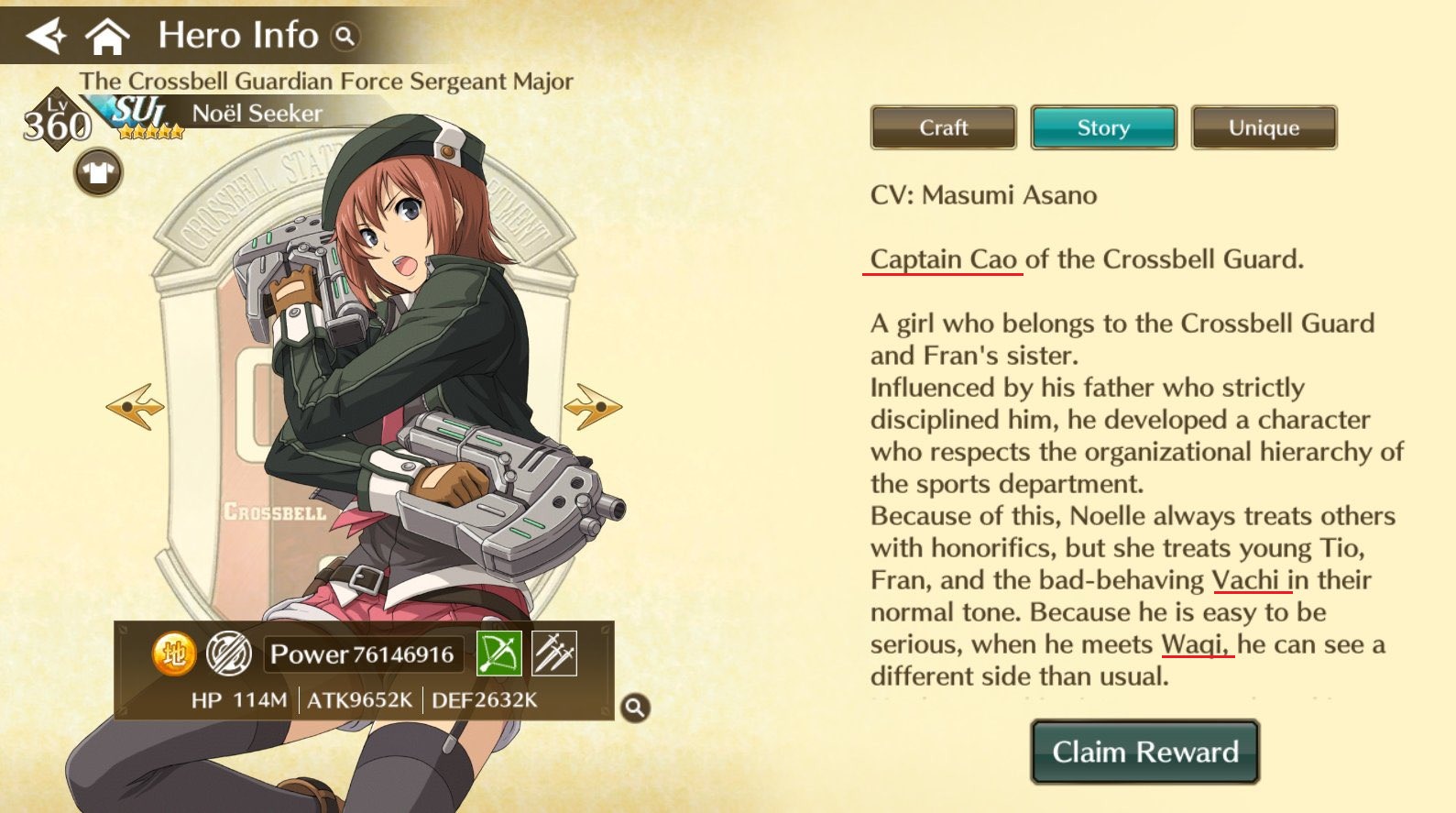Open the Unique tab
Image resolution: width=1456 pixels, height=813 pixels.
coord(1264,127)
